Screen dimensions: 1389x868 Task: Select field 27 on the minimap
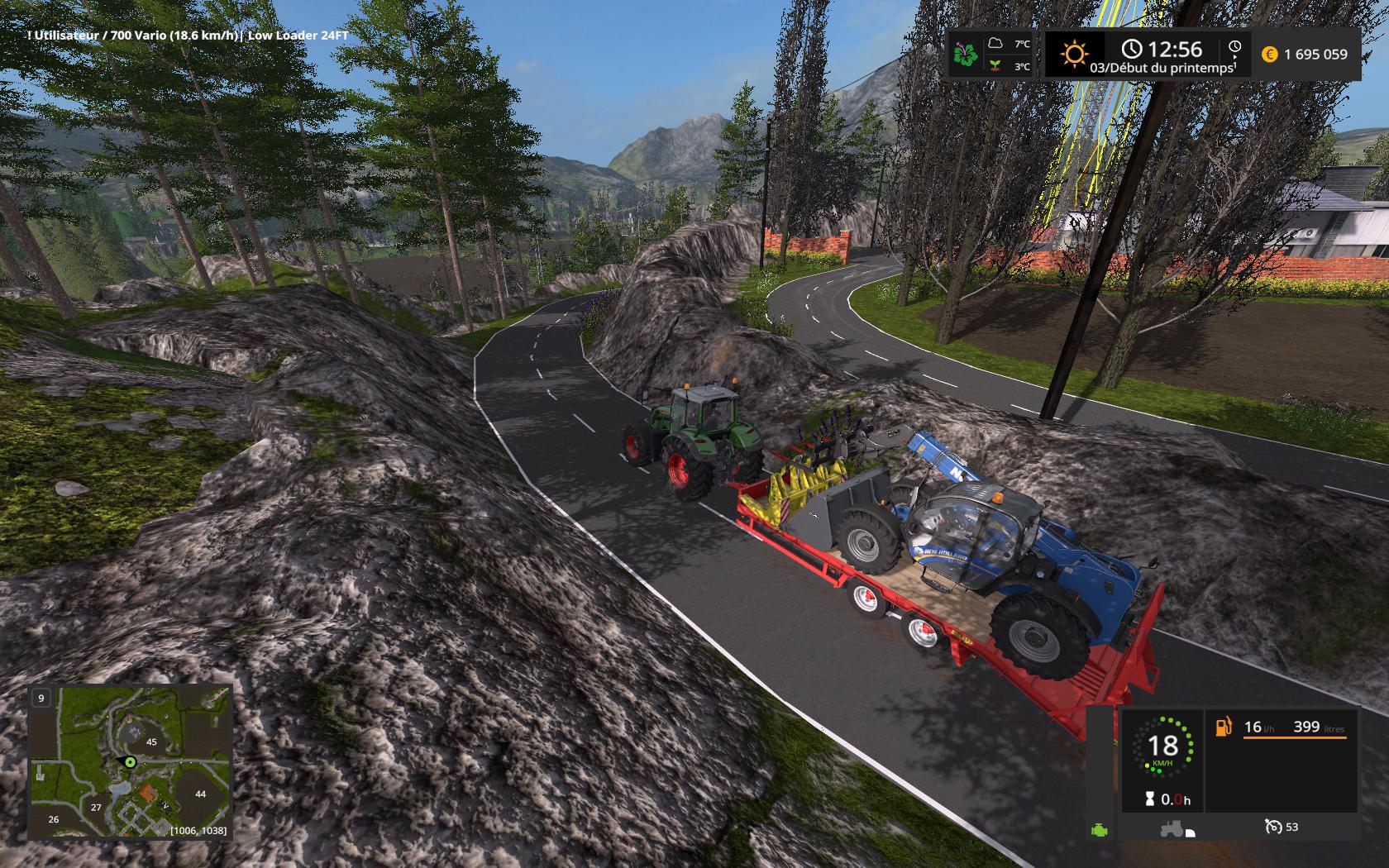pyautogui.click(x=97, y=808)
